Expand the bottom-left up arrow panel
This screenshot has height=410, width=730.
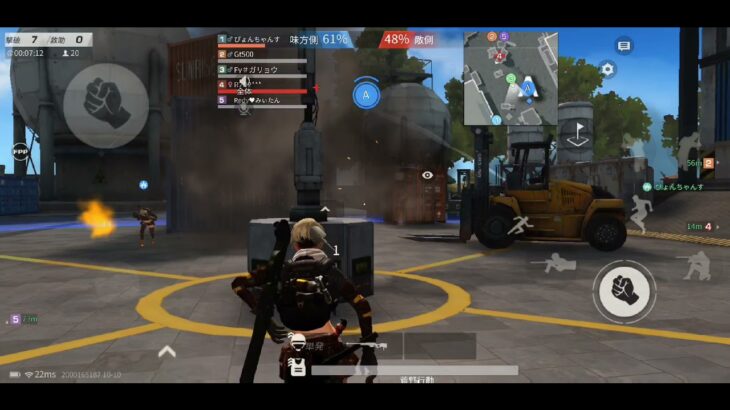167,351
